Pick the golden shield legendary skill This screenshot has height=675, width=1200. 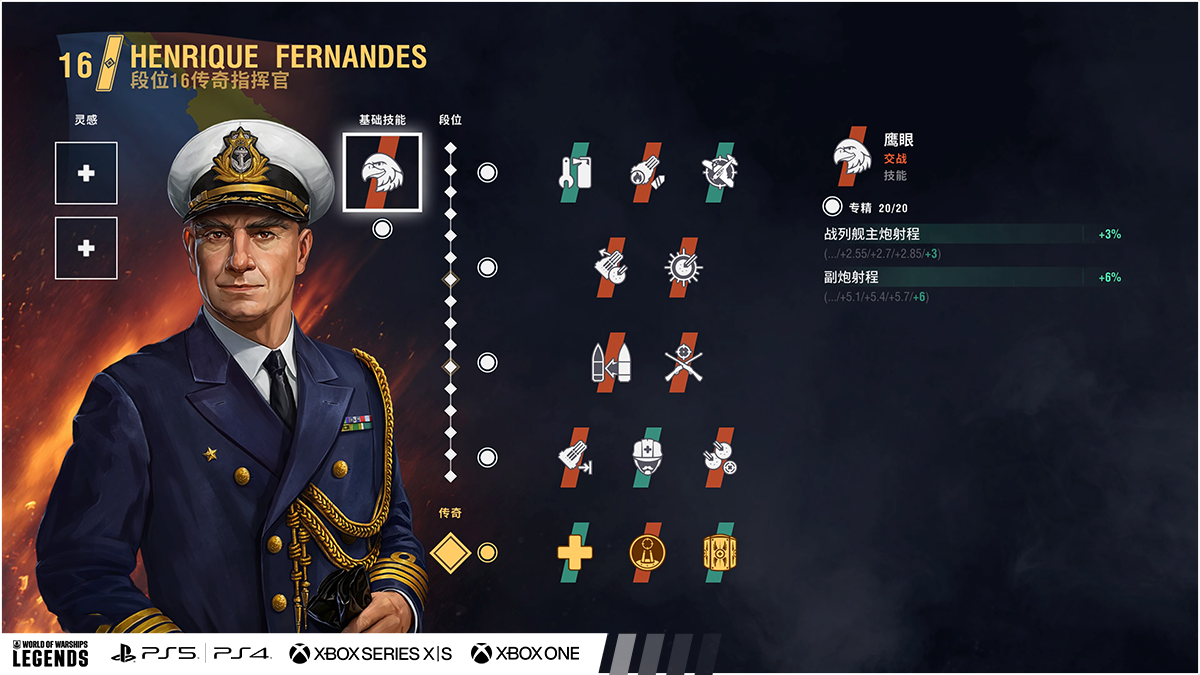coord(719,552)
